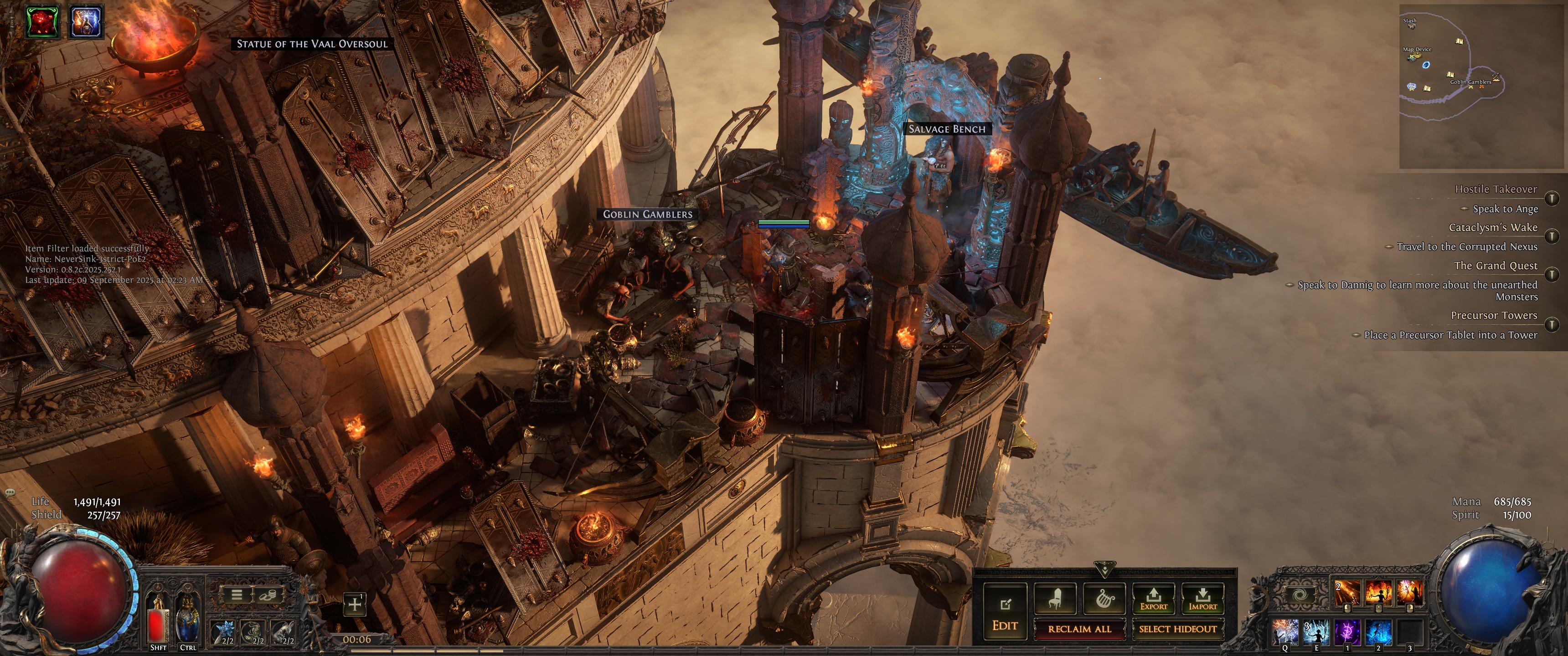Open the three-line main menu button

237,594
